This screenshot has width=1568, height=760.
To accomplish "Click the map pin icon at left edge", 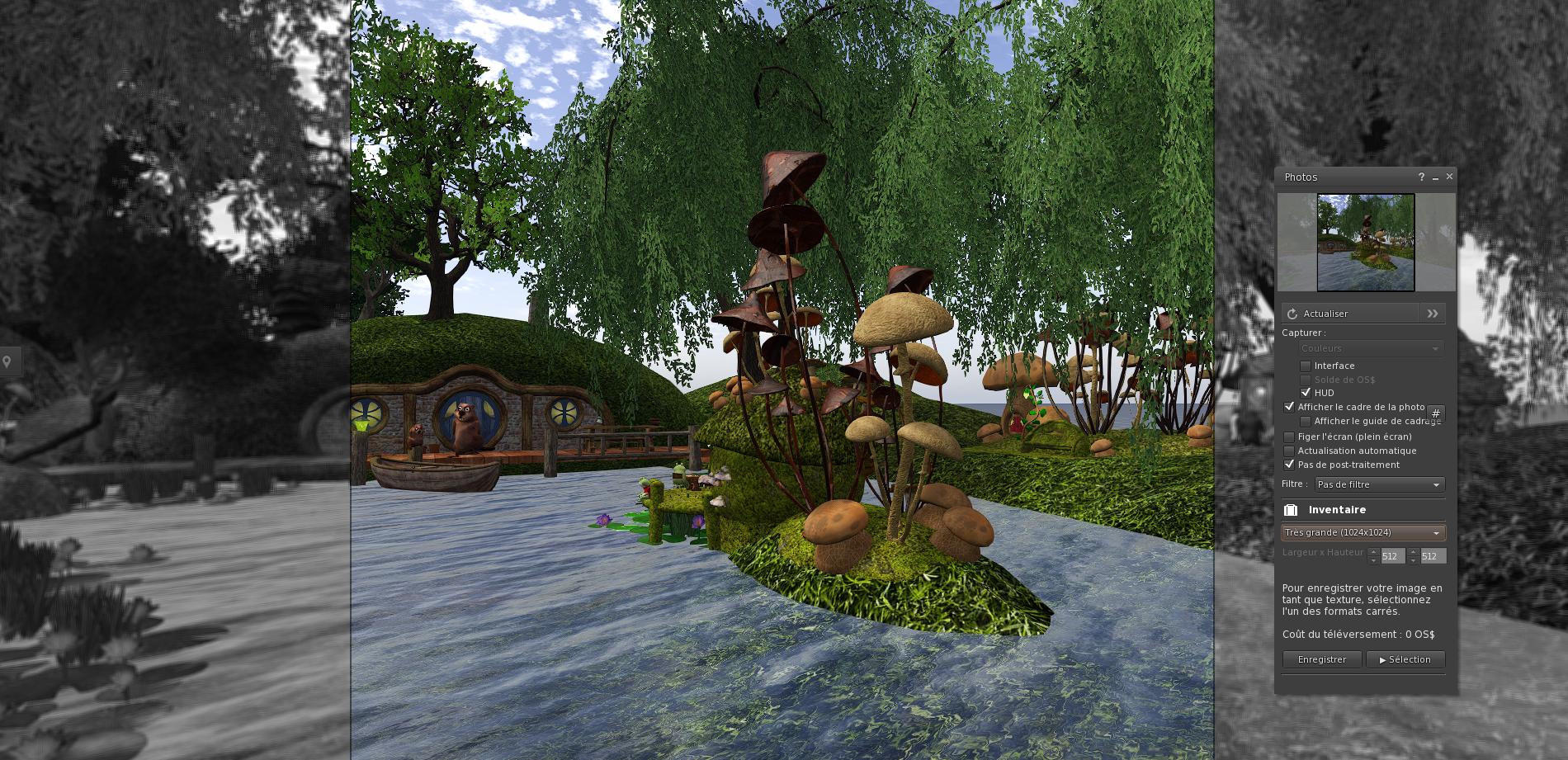I will click(7, 361).
